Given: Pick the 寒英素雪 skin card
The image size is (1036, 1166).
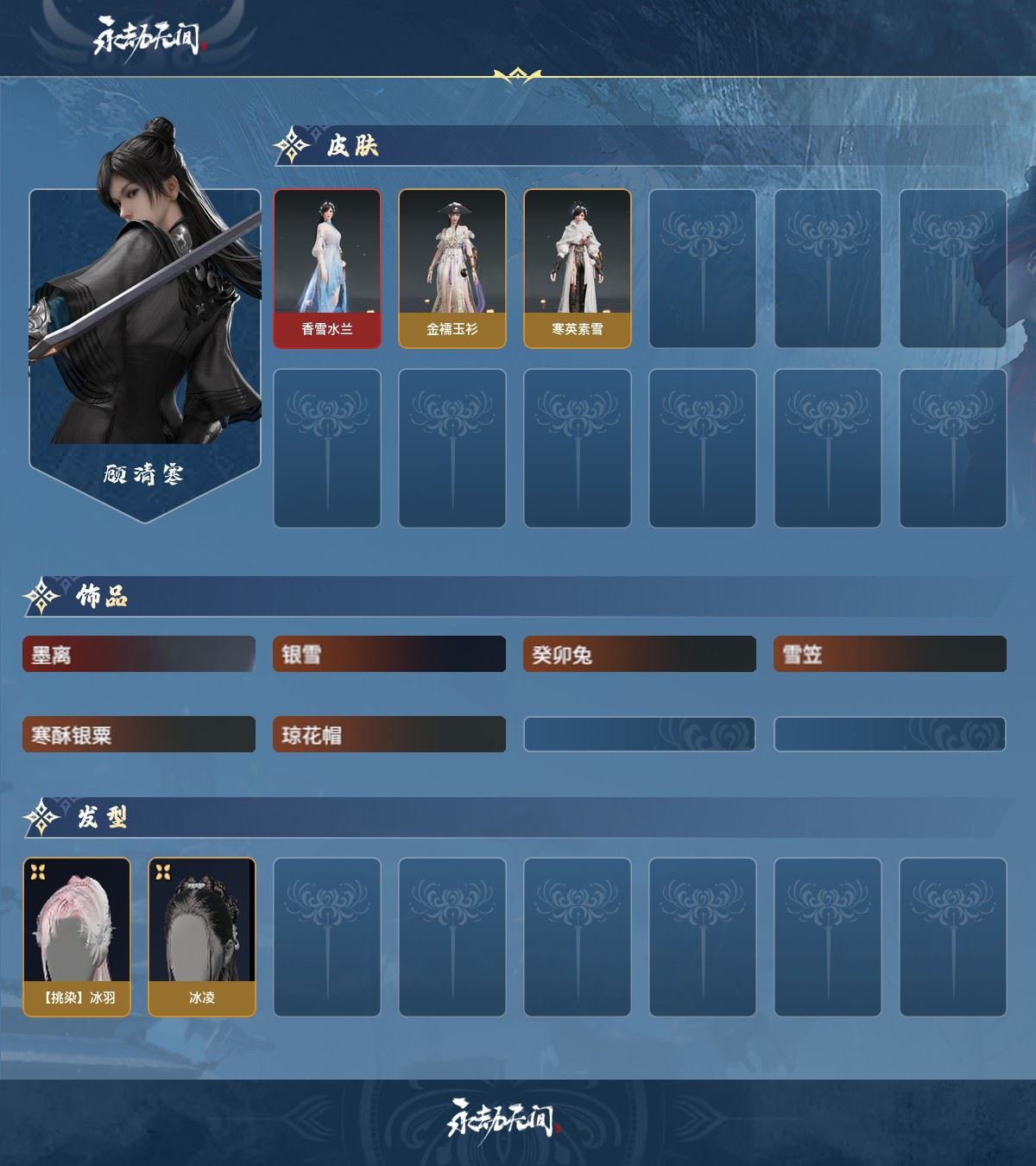Looking at the screenshot, I should pyautogui.click(x=578, y=268).
